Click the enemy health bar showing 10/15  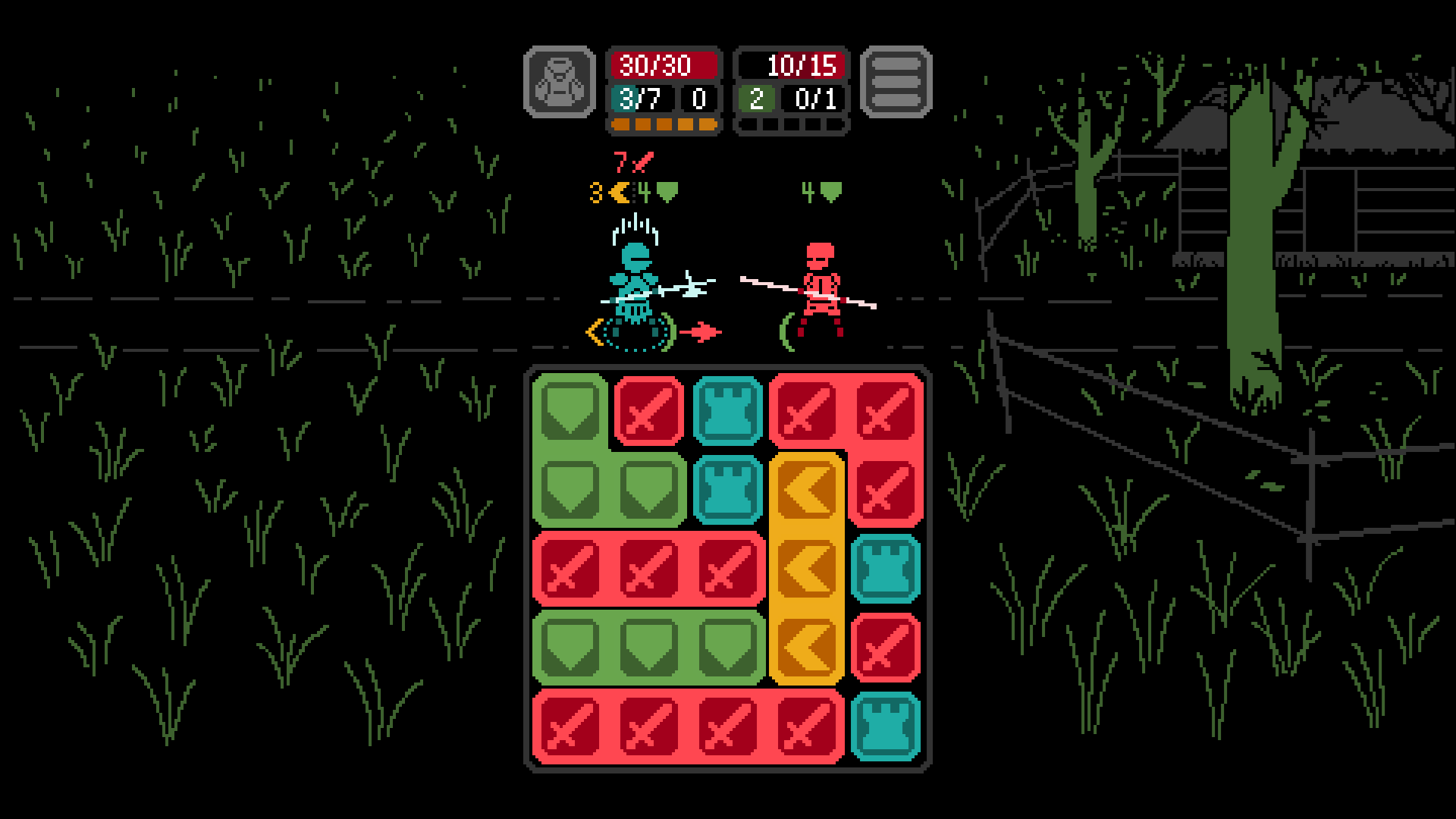791,67
